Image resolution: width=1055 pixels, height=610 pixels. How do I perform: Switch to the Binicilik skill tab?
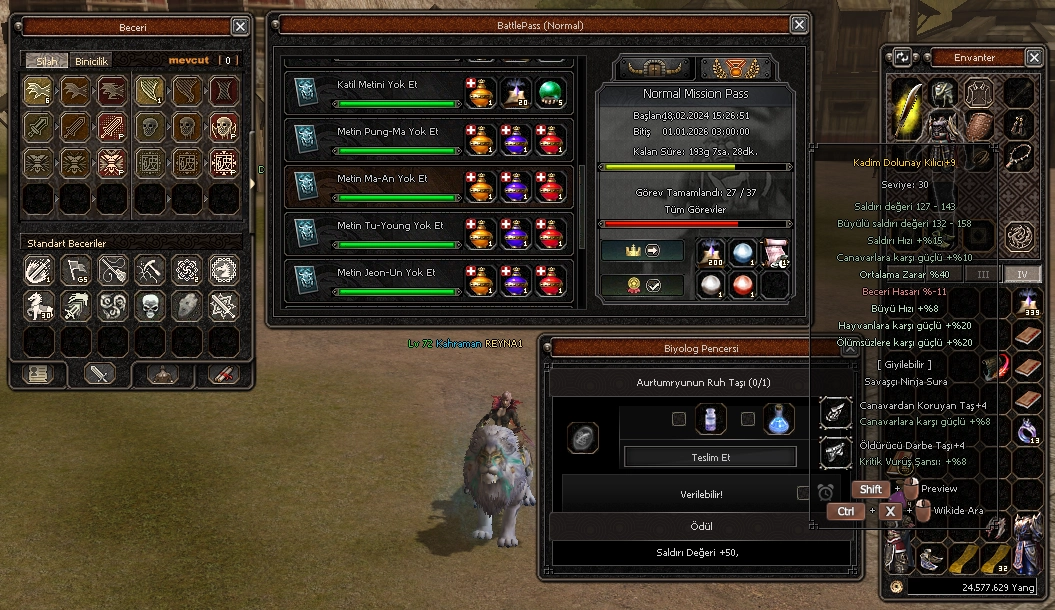92,61
